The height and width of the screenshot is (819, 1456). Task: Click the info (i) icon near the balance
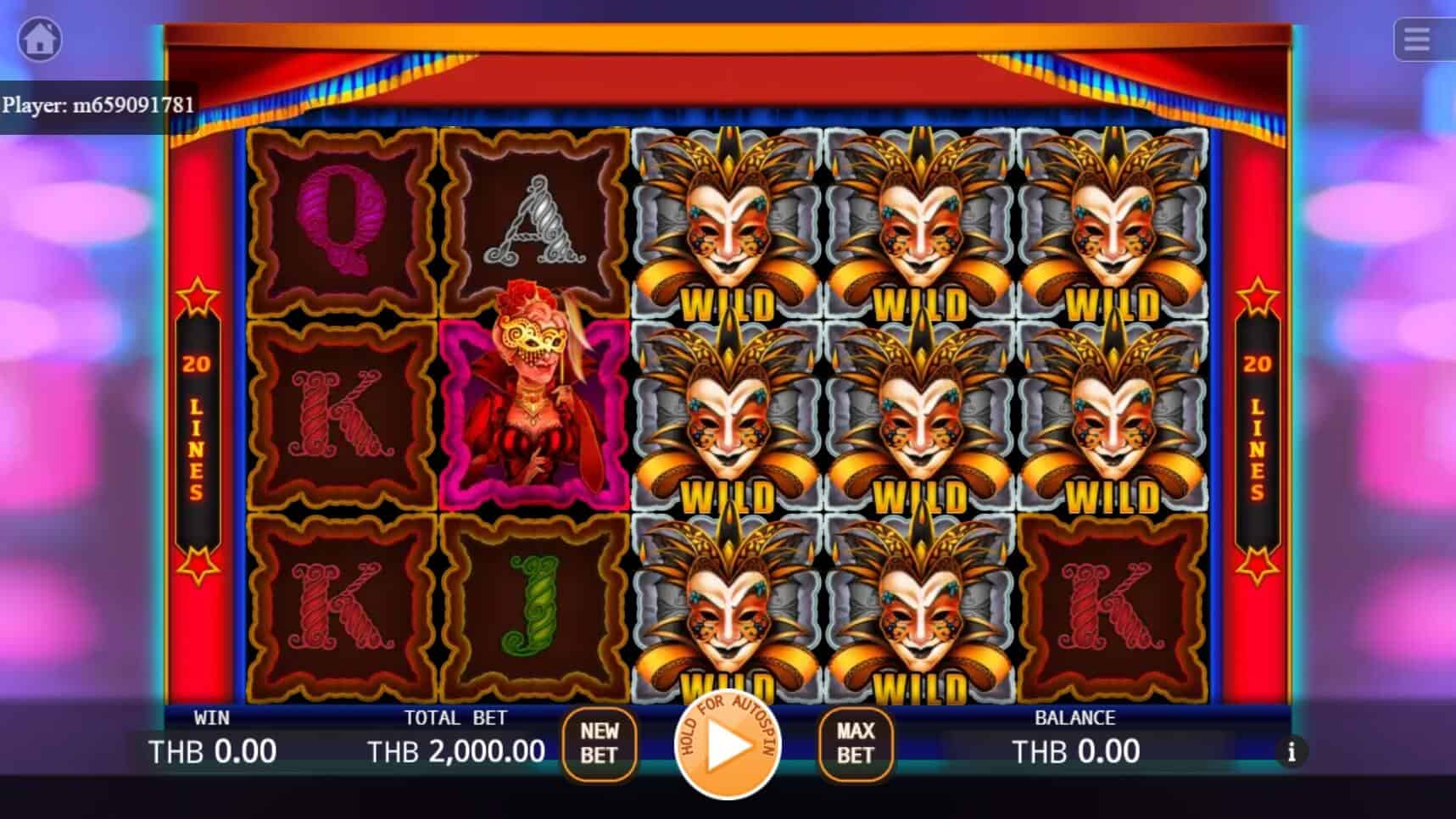pos(1292,751)
